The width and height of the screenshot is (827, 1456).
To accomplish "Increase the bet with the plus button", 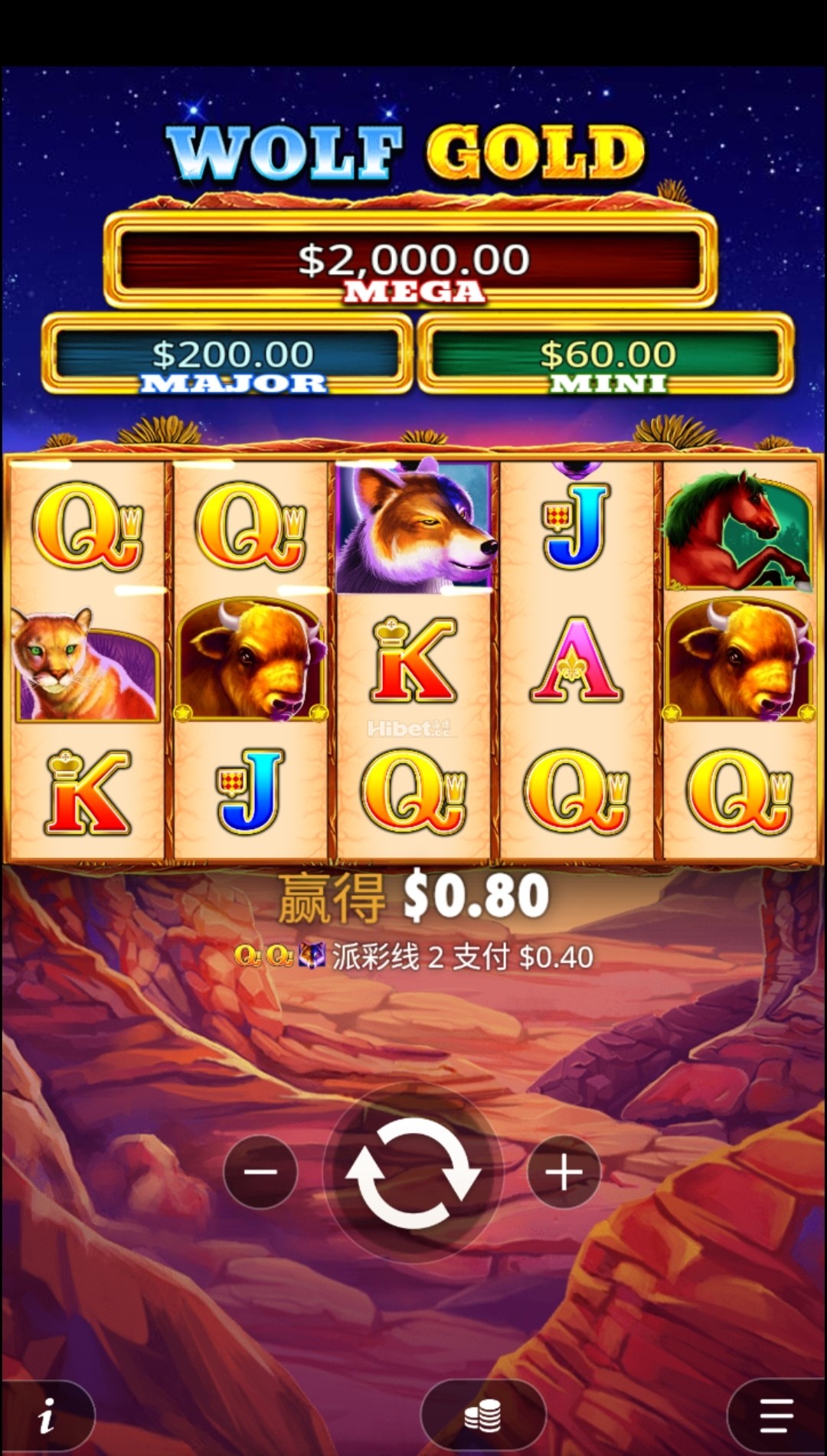I will 564,1172.
